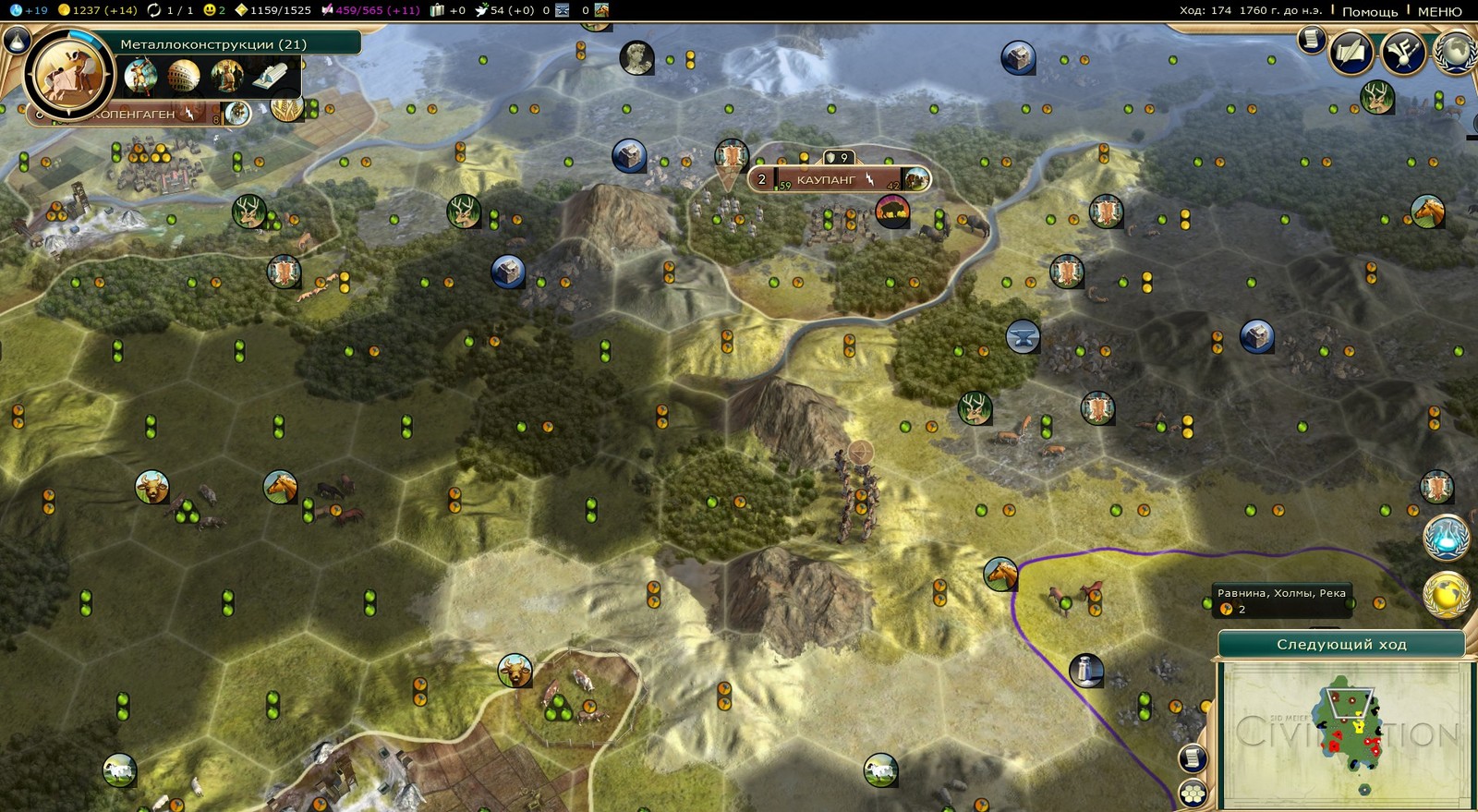Open the МЕНЮ button
1478x812 pixels.
point(1439,11)
